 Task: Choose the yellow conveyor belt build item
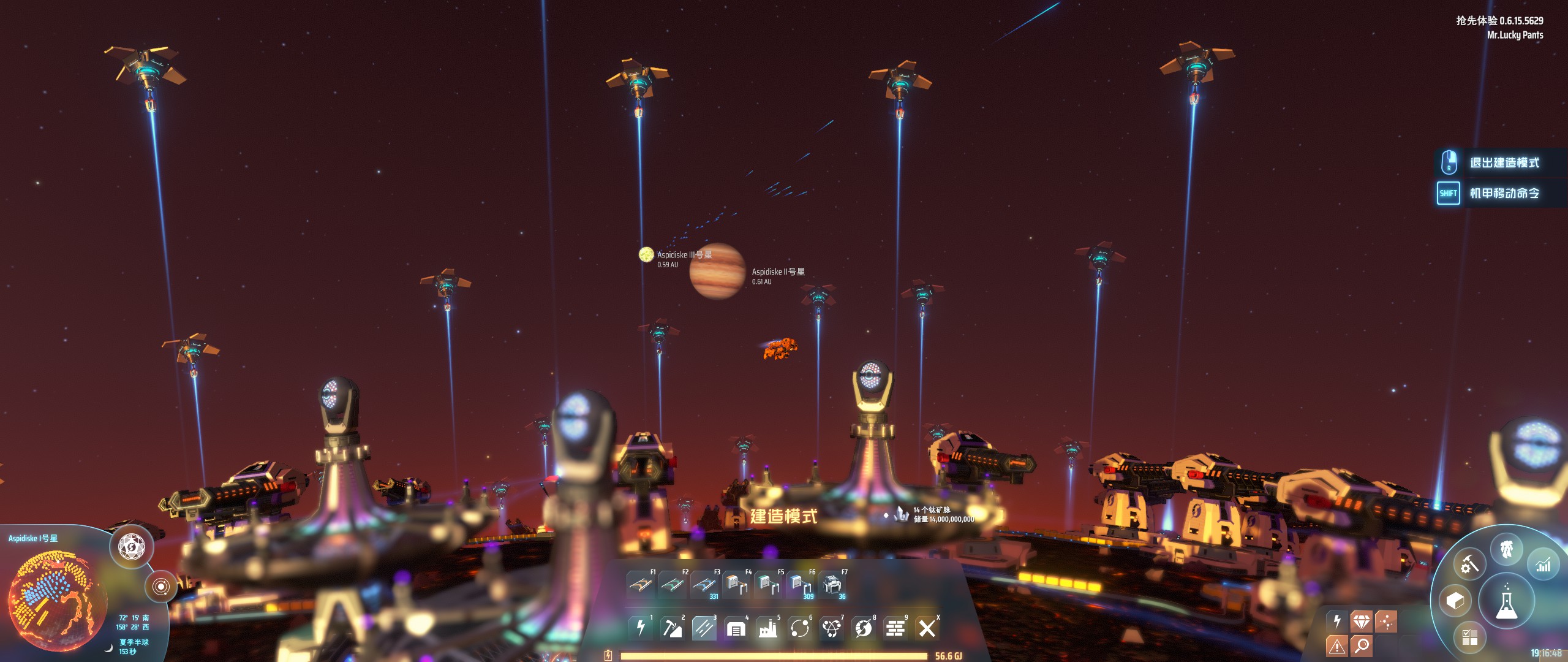(x=641, y=585)
